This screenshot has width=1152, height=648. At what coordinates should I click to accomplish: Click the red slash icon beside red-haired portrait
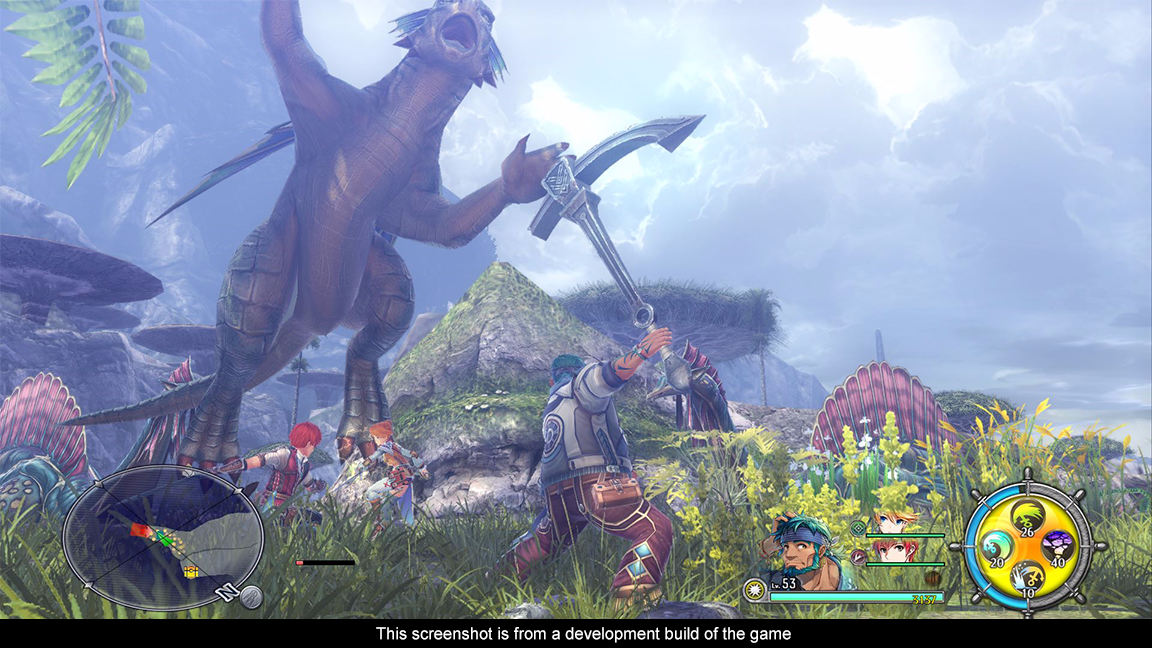tap(857, 555)
